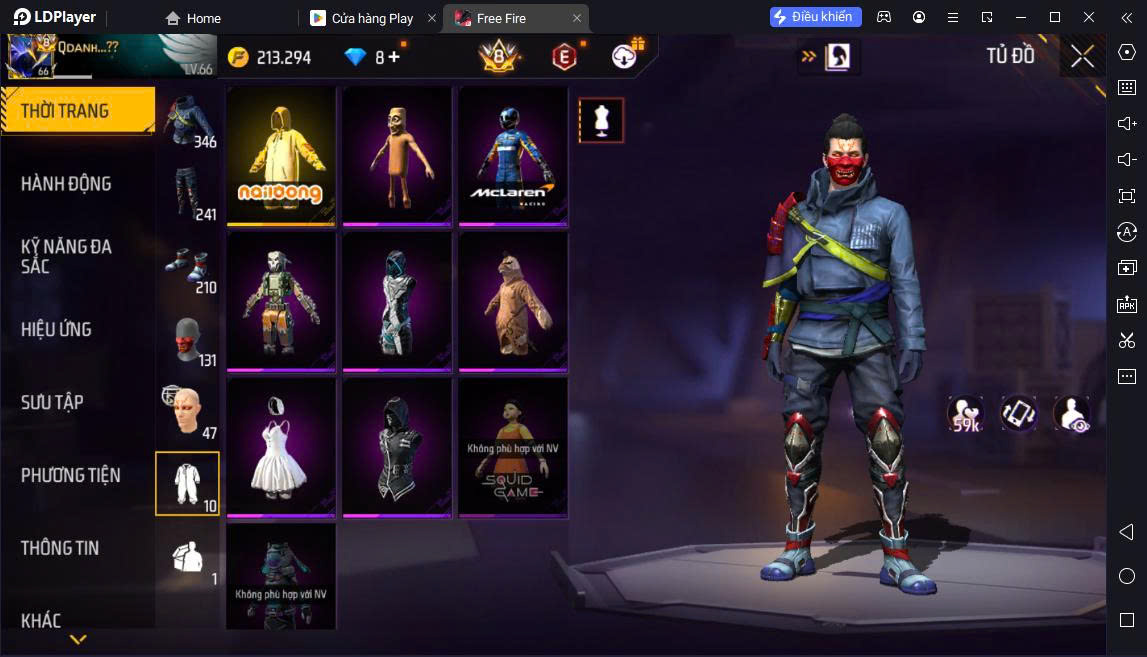This screenshot has width=1147, height=657.
Task: Choose the yellow Nailoong hoodie outfit
Action: point(280,155)
